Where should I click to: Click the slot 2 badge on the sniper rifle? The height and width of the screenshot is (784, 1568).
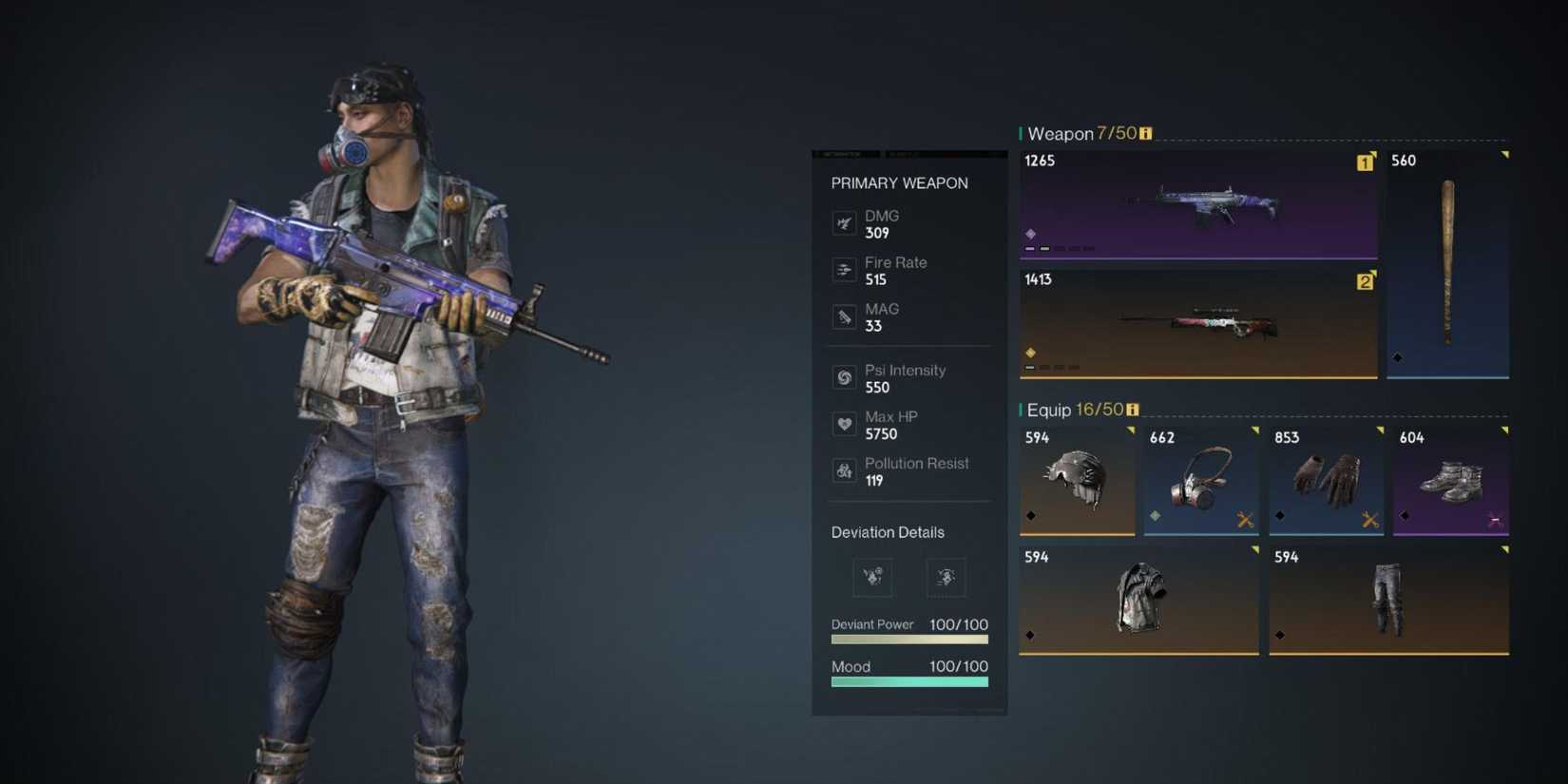(1365, 281)
